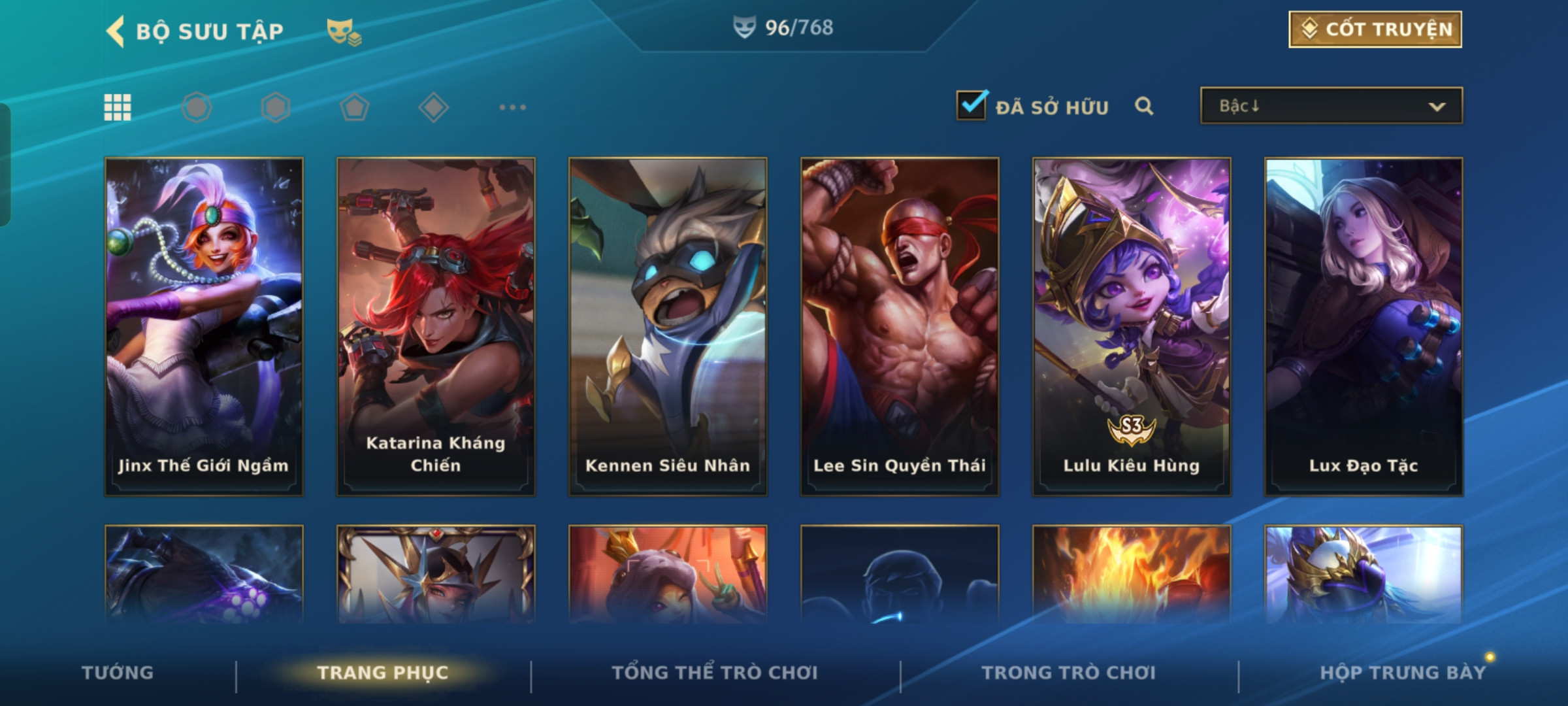Select the Jinx Thế Giới Ngầm skin
This screenshot has width=1568, height=706.
click(x=204, y=326)
